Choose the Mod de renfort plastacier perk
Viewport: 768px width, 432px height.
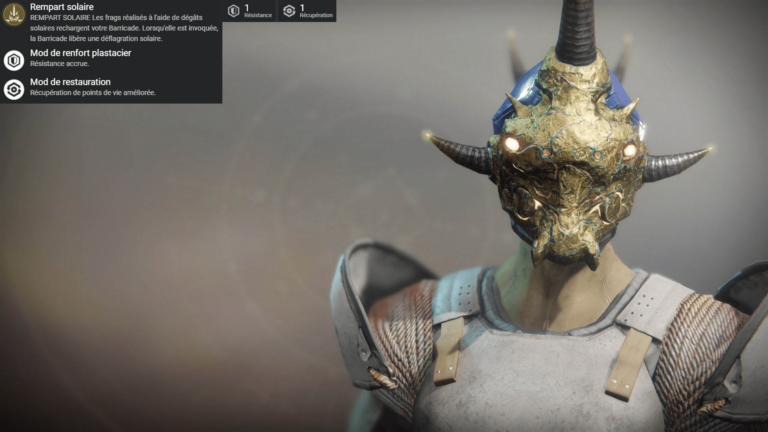[x=14, y=60]
